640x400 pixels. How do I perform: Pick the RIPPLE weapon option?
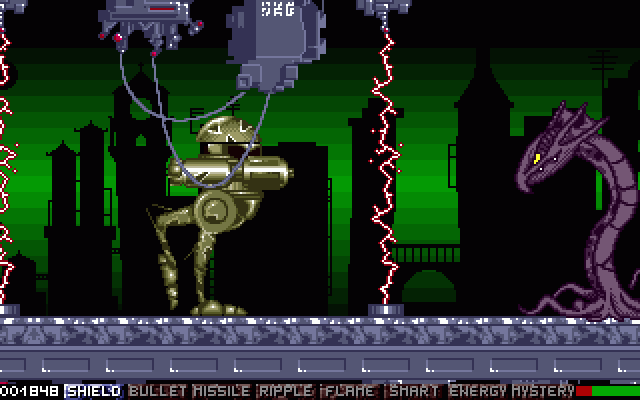click(287, 390)
